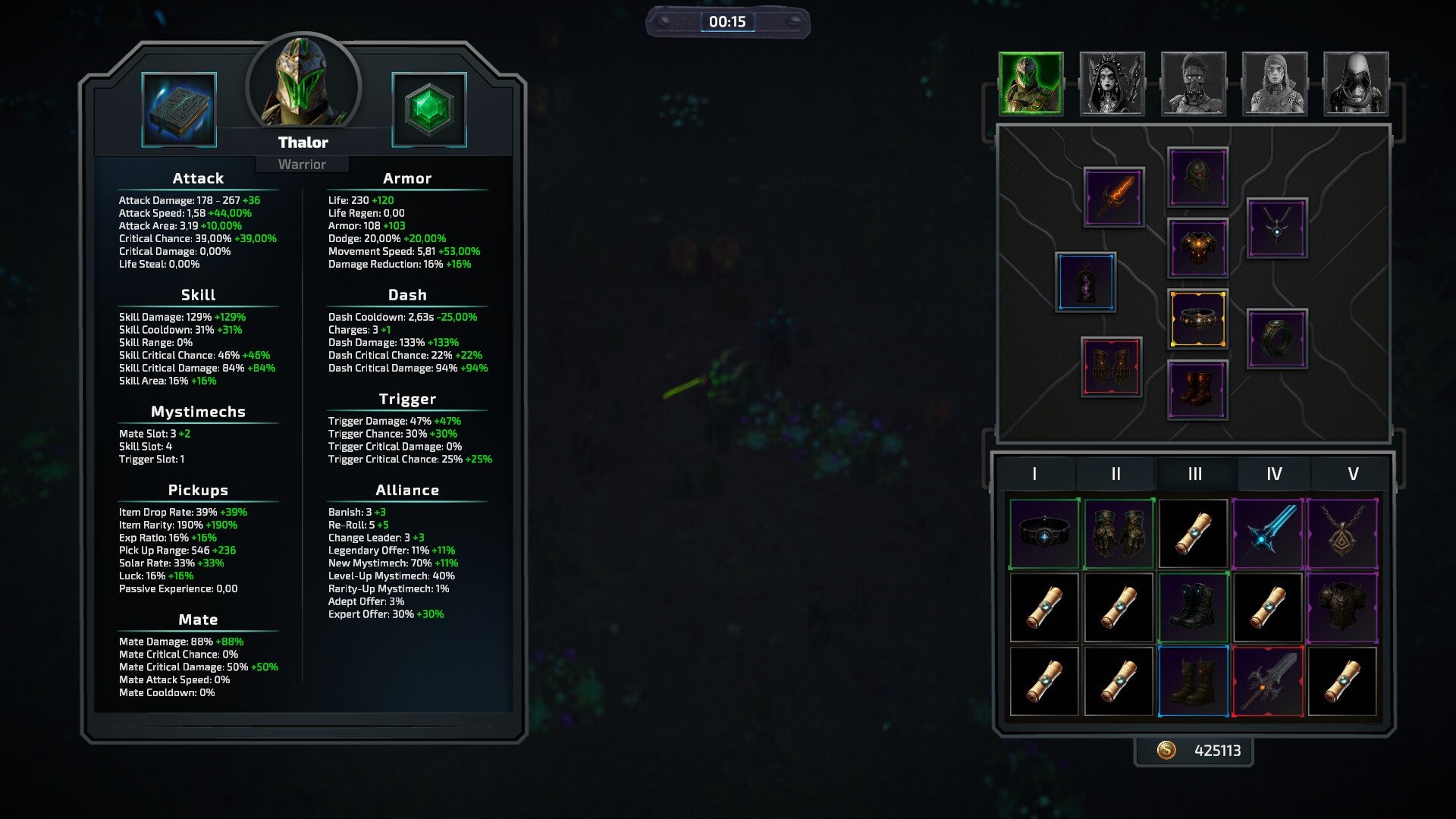Choose the pendant necklace in inventory

1342,533
